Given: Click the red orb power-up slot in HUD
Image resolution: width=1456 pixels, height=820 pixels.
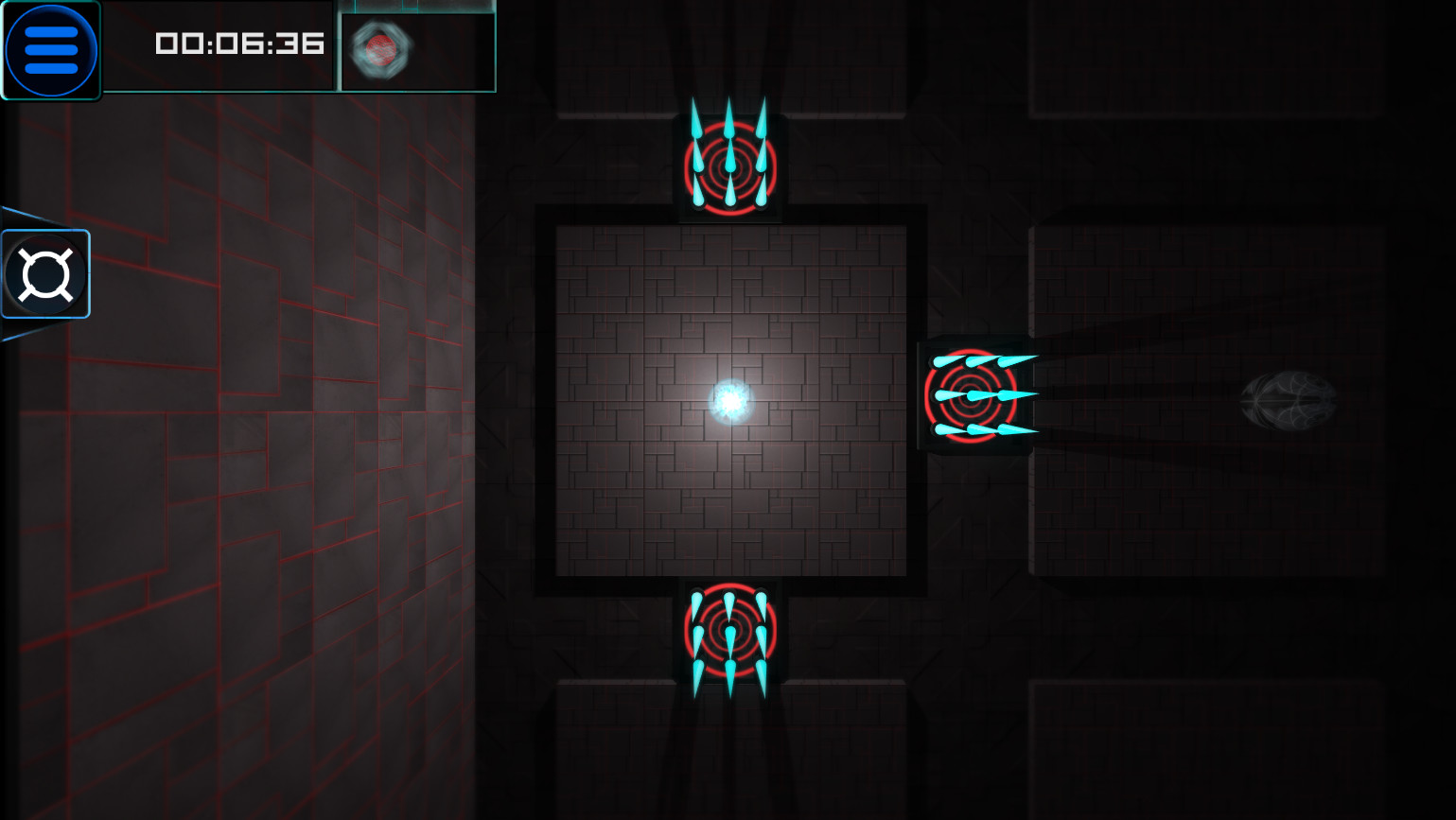Looking at the screenshot, I should (x=382, y=52).
